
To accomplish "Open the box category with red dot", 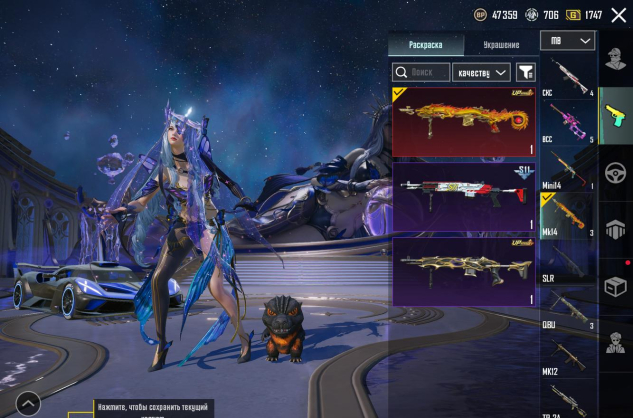I will [615, 285].
